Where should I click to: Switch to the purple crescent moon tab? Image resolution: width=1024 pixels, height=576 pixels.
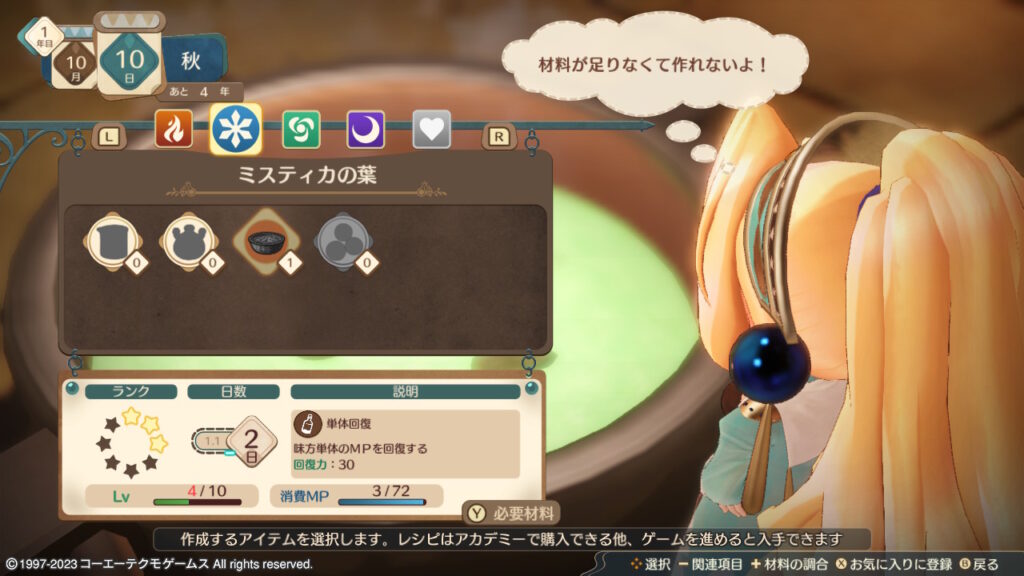click(x=365, y=129)
